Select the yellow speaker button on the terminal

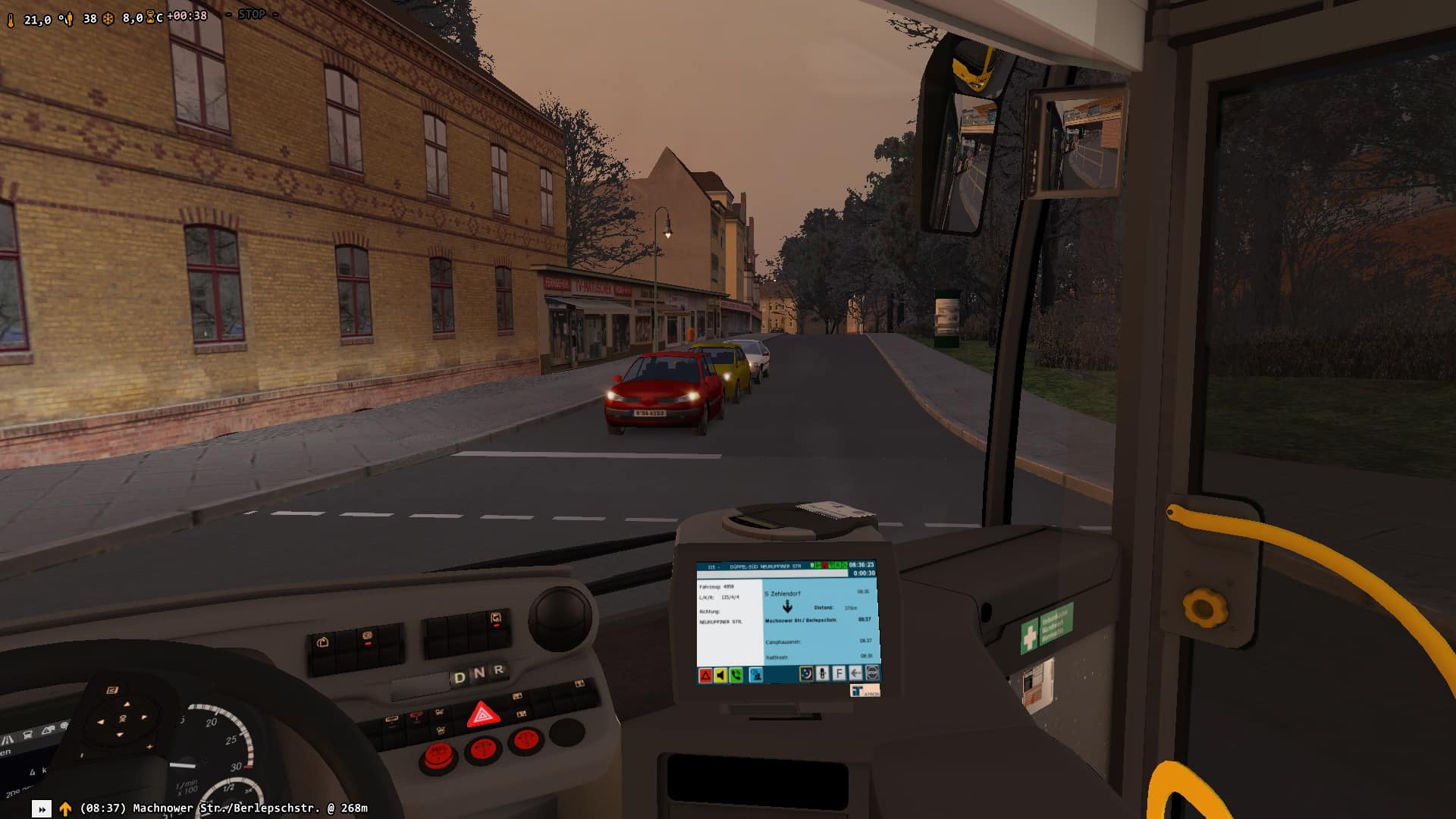click(720, 675)
